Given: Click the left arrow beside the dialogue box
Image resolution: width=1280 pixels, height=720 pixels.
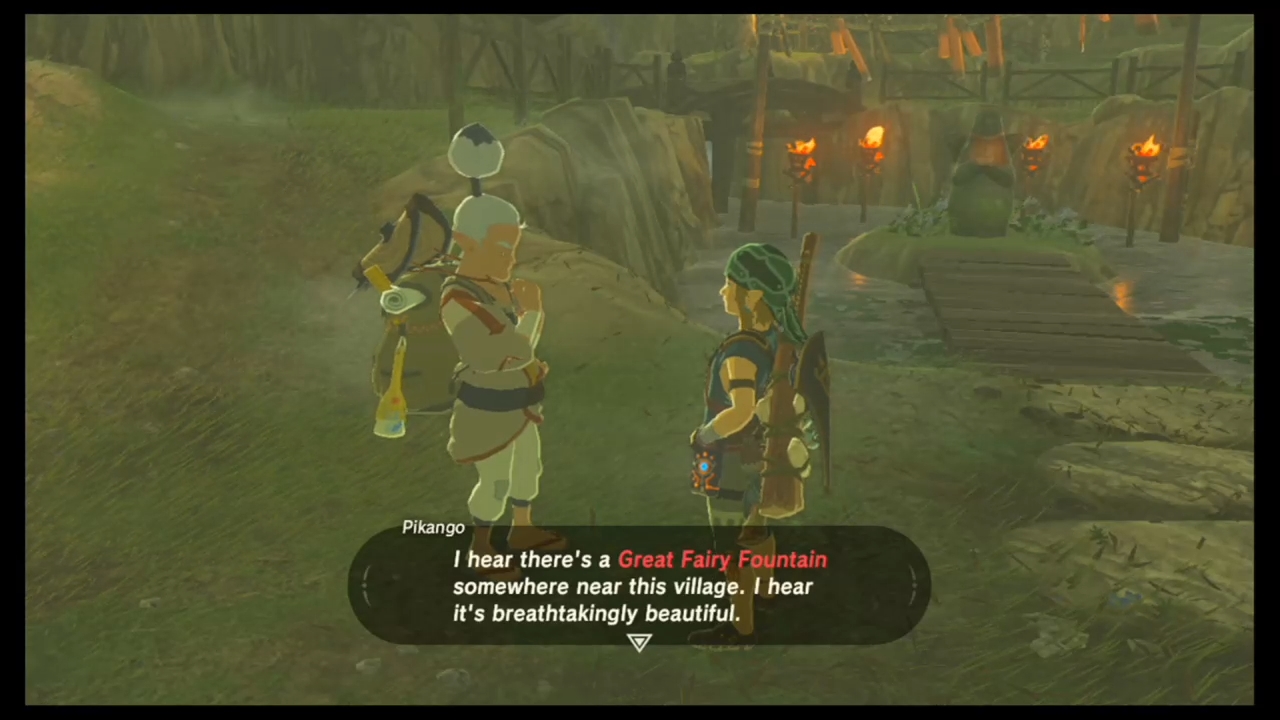Looking at the screenshot, I should pyautogui.click(x=368, y=587).
